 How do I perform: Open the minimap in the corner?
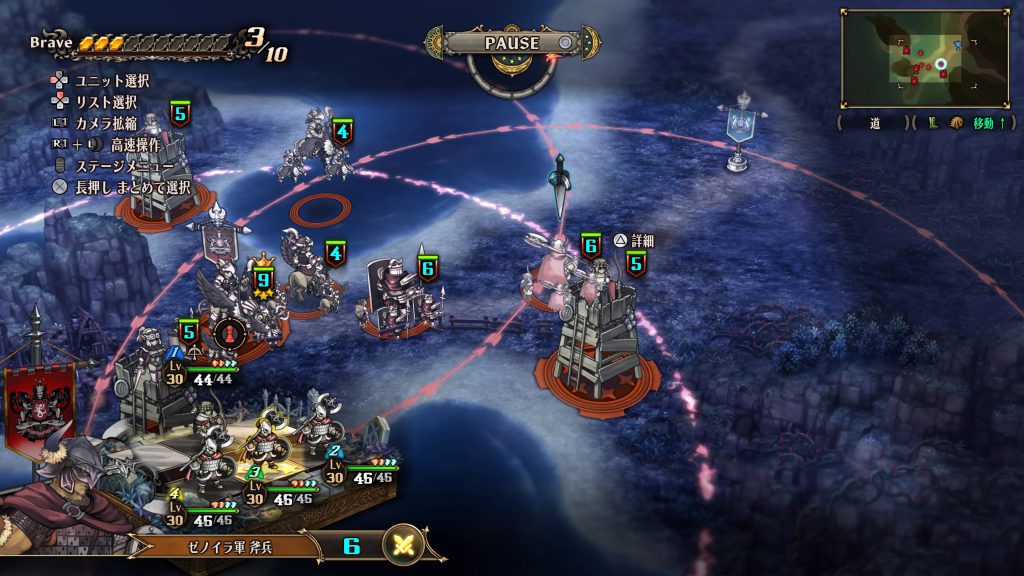point(923,58)
